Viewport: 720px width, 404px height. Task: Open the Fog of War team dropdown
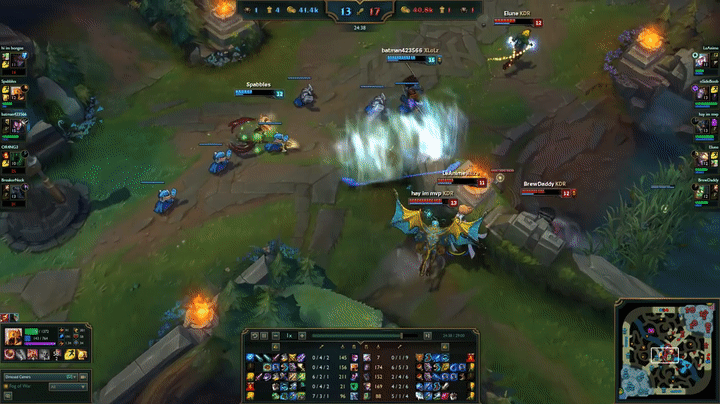tap(68, 386)
